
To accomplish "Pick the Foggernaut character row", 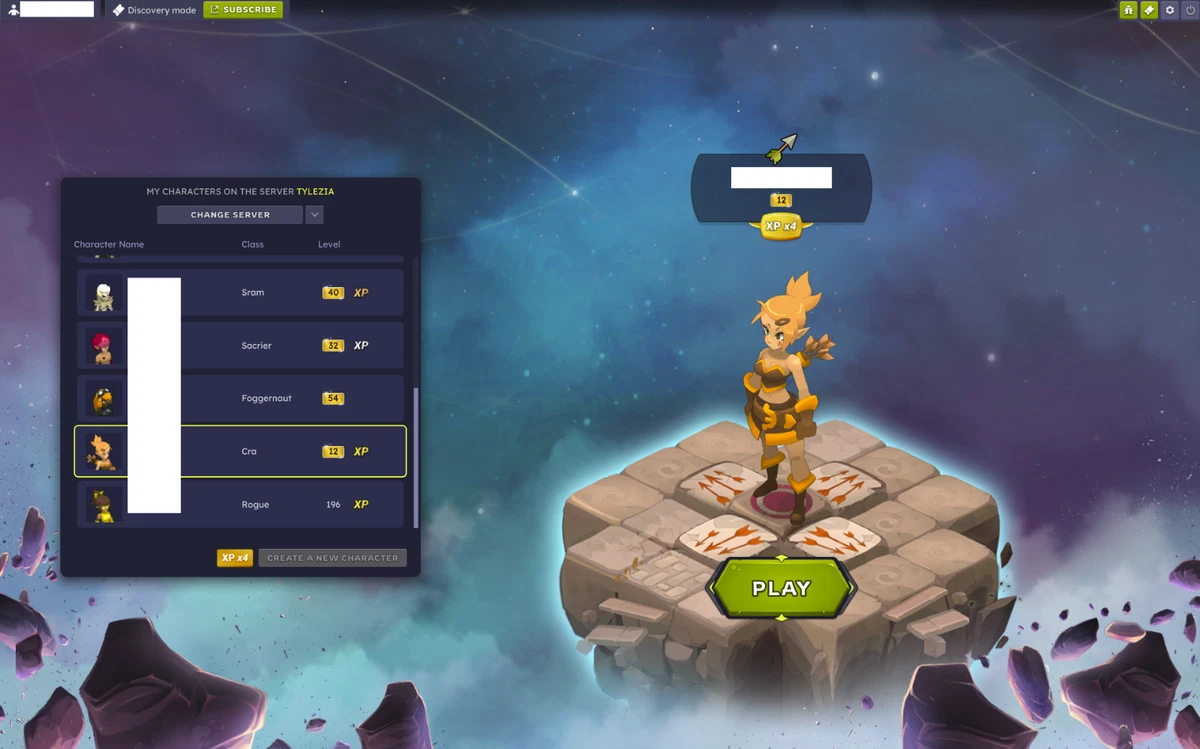I will pos(240,399).
